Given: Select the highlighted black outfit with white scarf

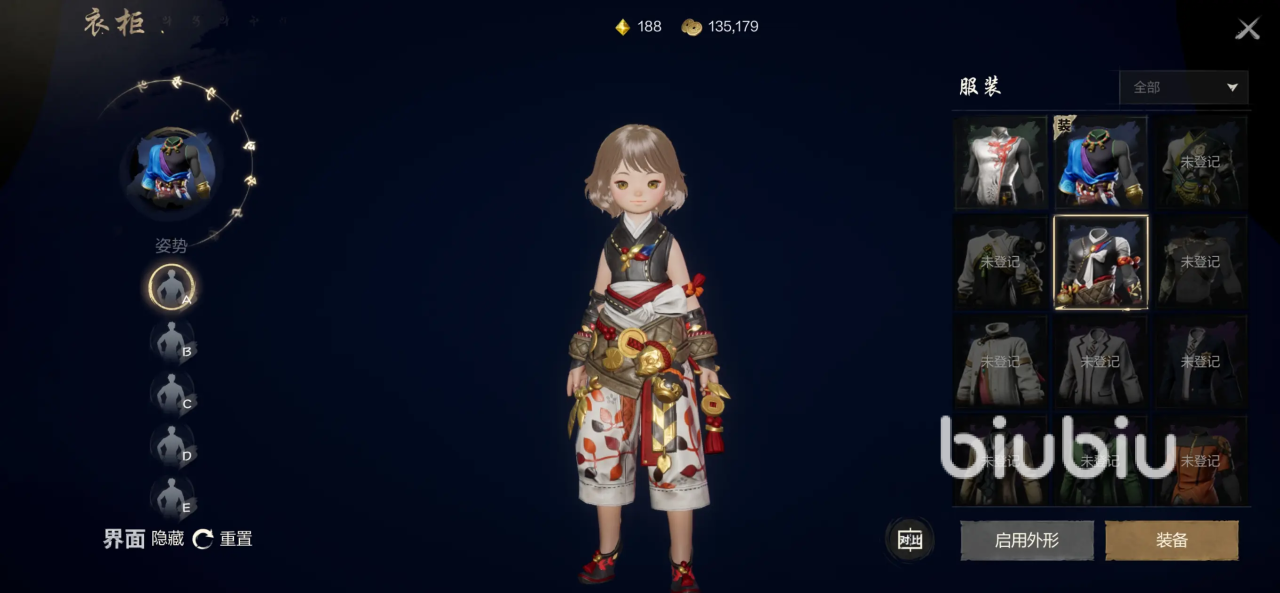Looking at the screenshot, I should (1100, 262).
